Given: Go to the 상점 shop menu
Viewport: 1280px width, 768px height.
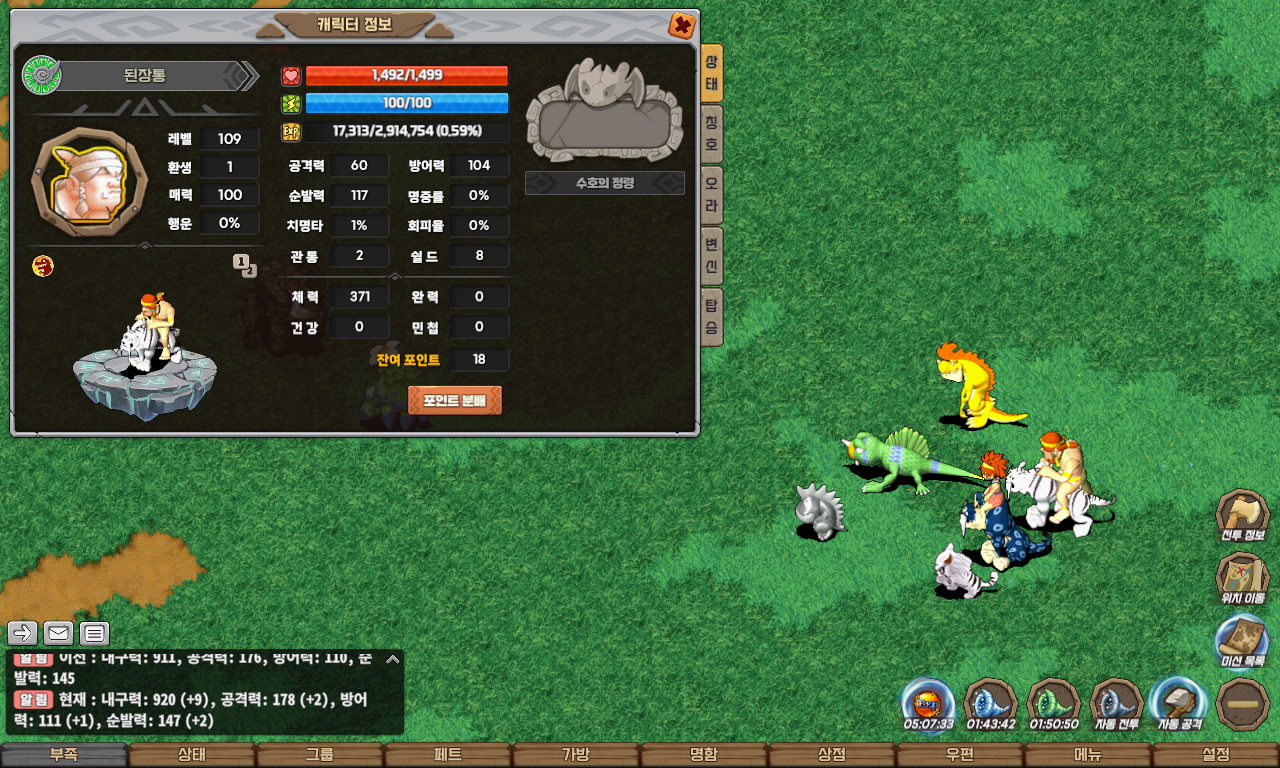Looking at the screenshot, I should (x=831, y=755).
